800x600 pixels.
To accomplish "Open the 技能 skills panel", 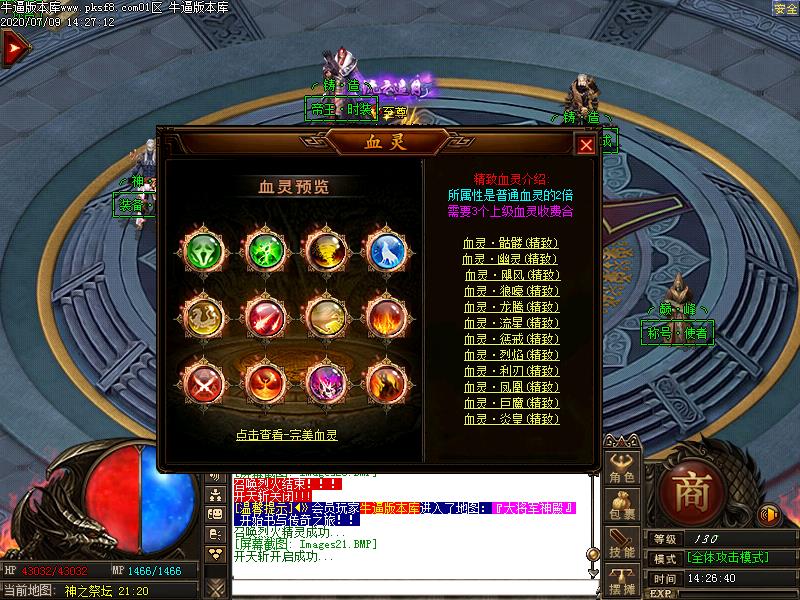I will [622, 545].
